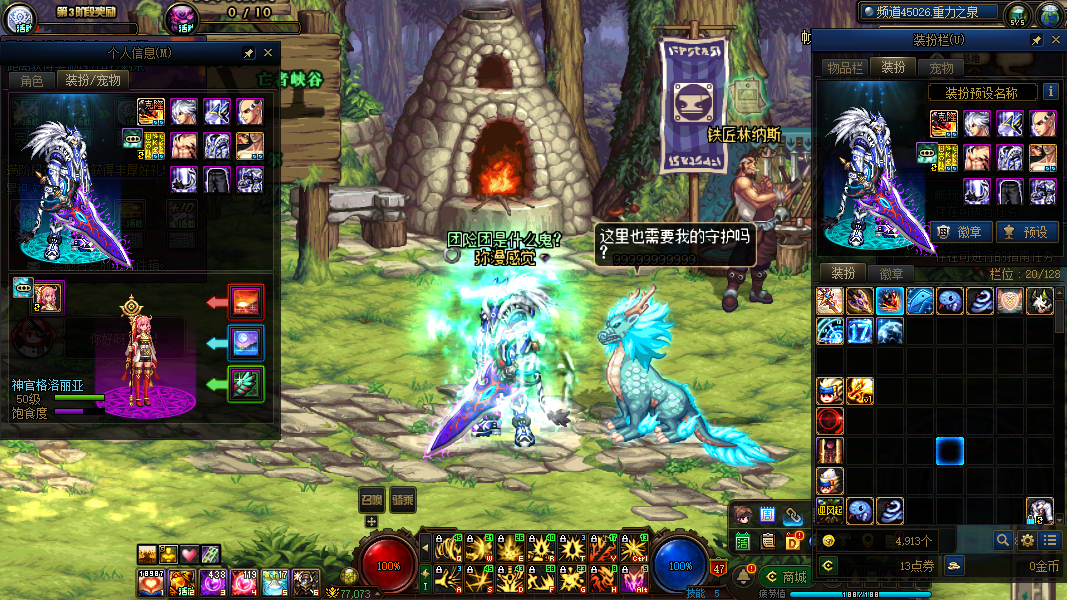Select the 神官格洛丽亚 pet portrait slot
The width and height of the screenshot is (1067, 600).
(x=48, y=295)
